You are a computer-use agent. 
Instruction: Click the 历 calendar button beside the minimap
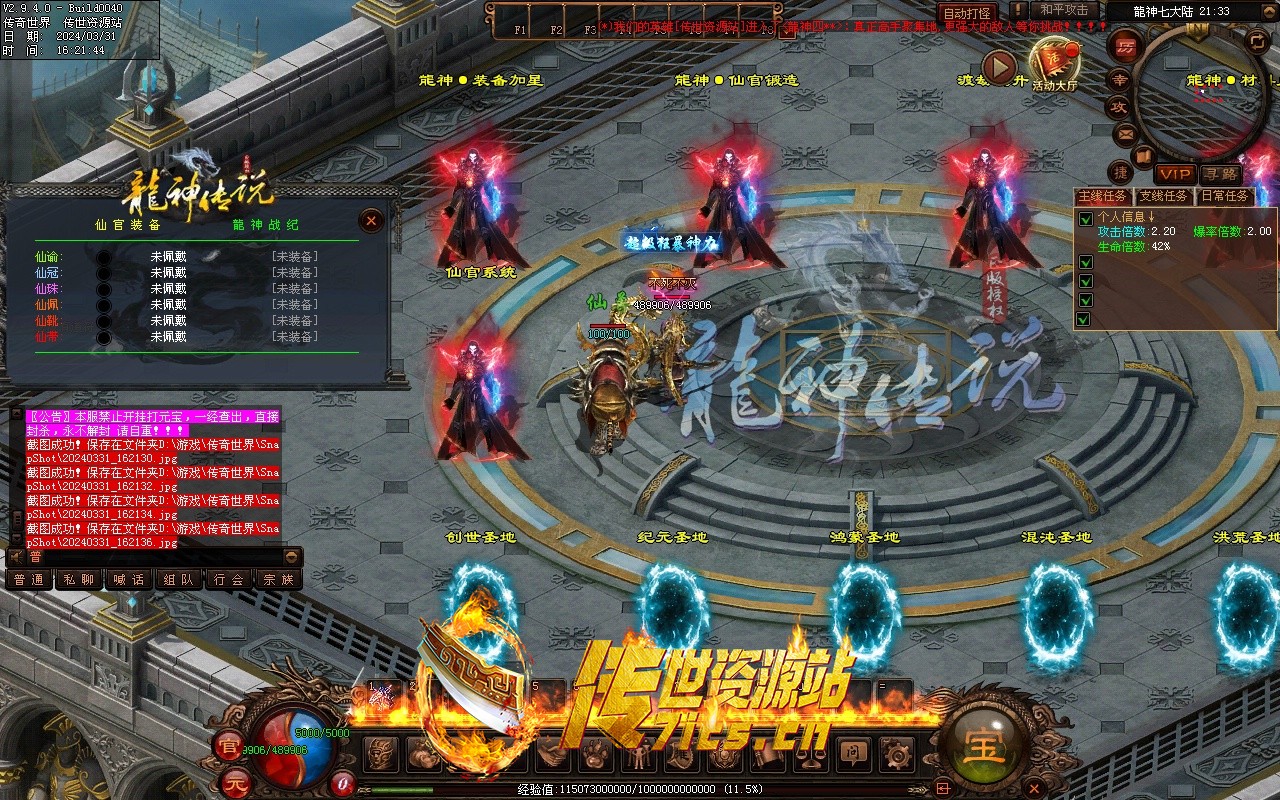click(1125, 46)
